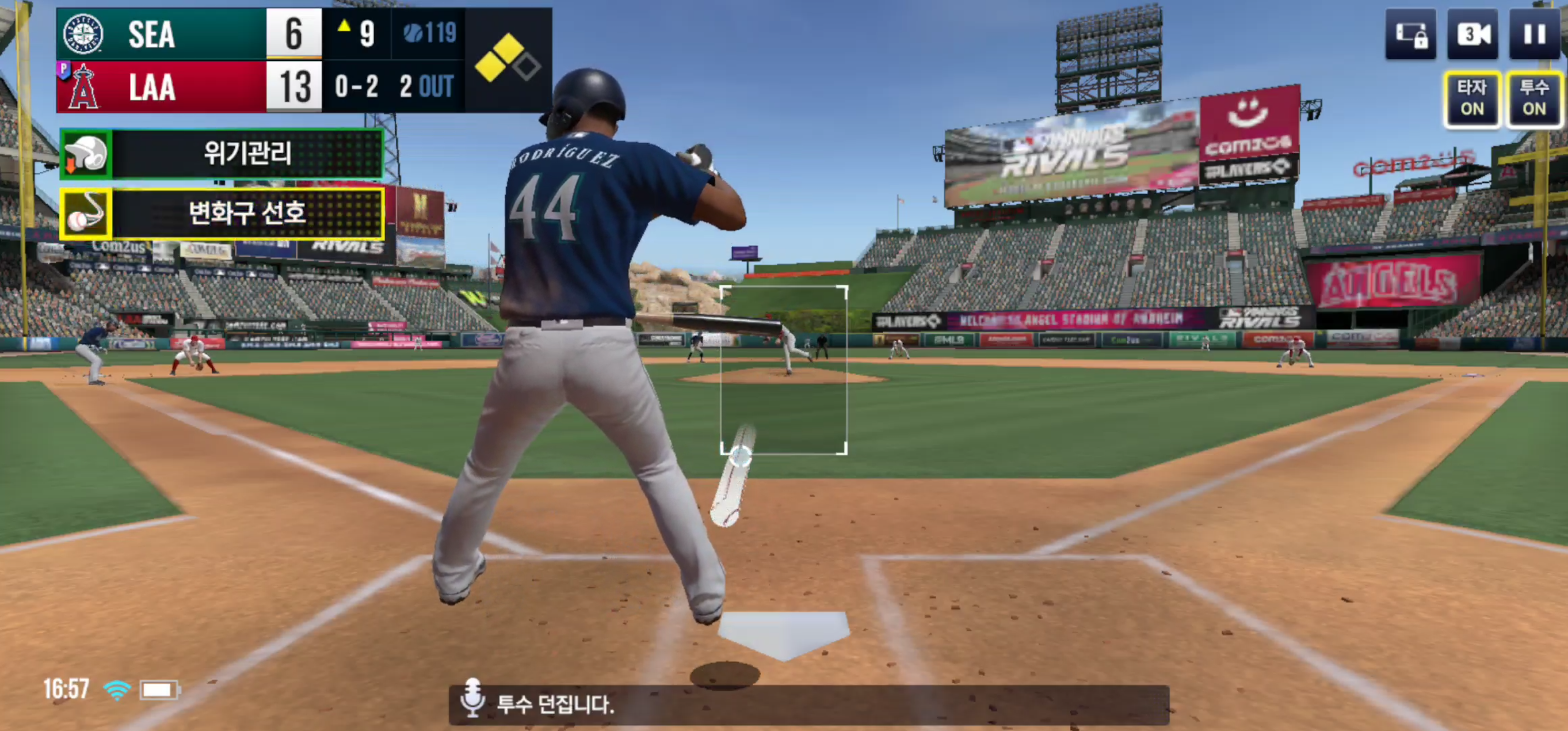Toggle 투수 ON pitcher auto mode
The image size is (1568, 731).
[1534, 98]
